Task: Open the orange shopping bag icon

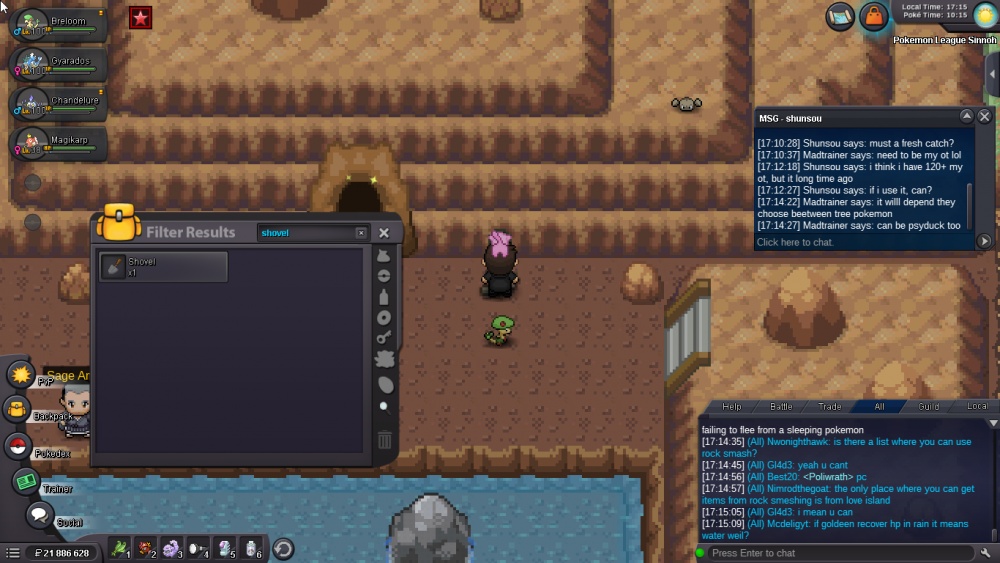Action: pos(874,16)
